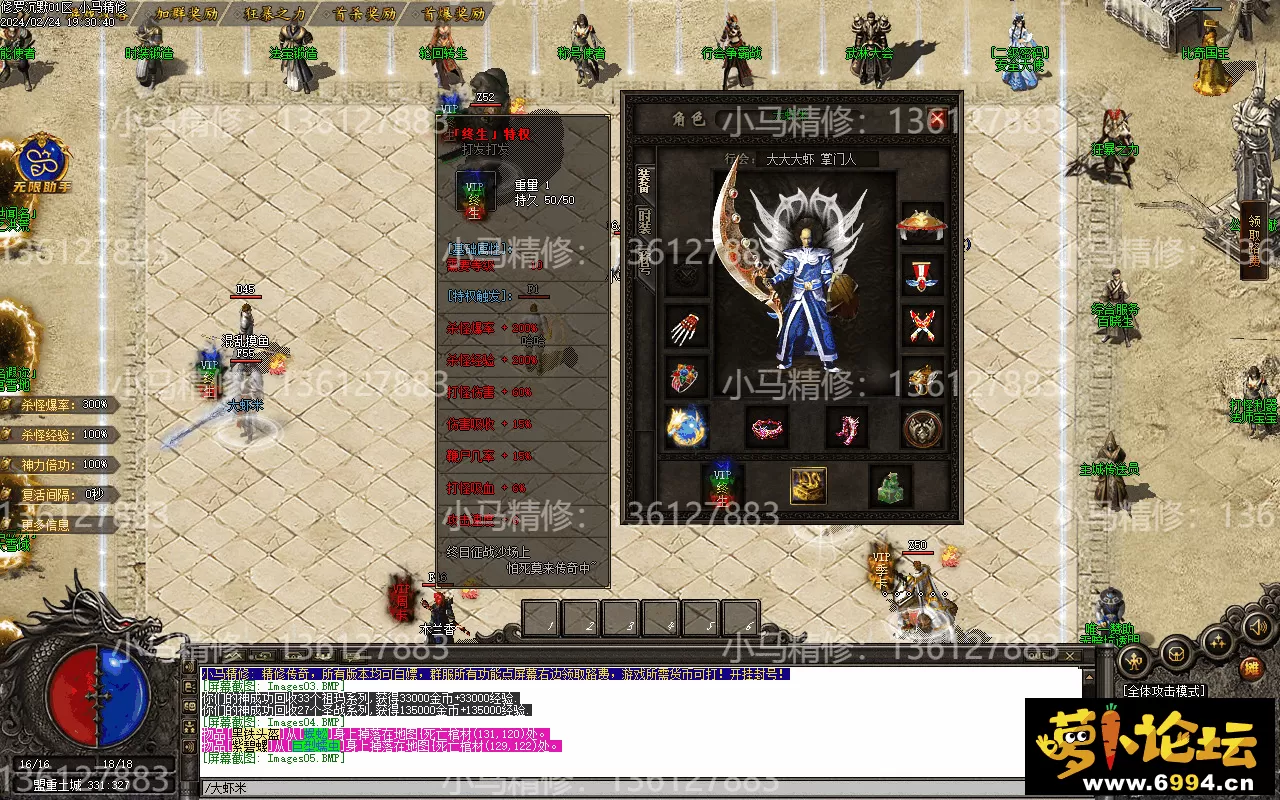Select the white claw glove slot
1280x800 pixels.
(687, 325)
